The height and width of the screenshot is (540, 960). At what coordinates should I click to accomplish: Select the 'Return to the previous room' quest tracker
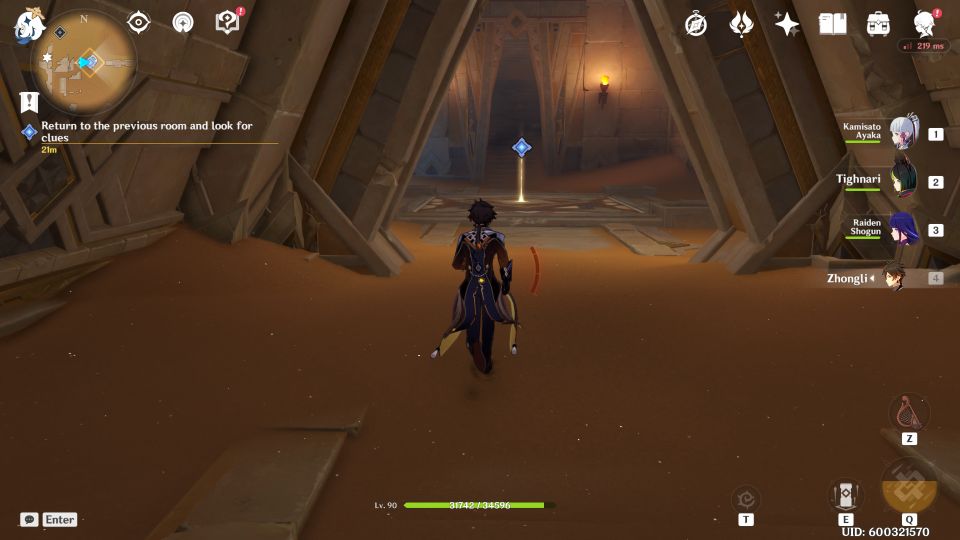[146, 131]
